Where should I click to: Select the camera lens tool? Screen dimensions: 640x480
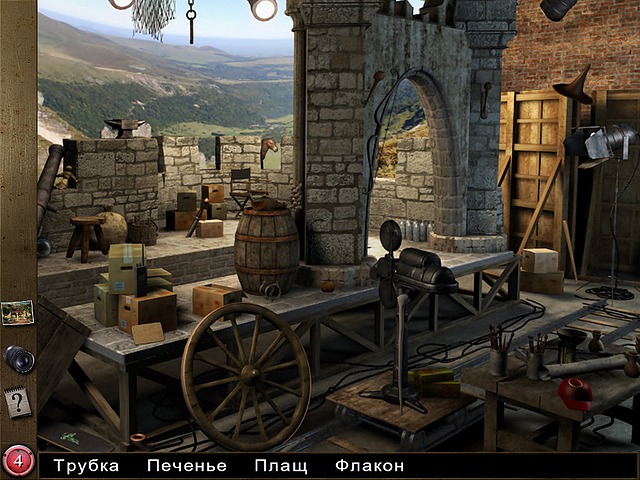tap(18, 358)
